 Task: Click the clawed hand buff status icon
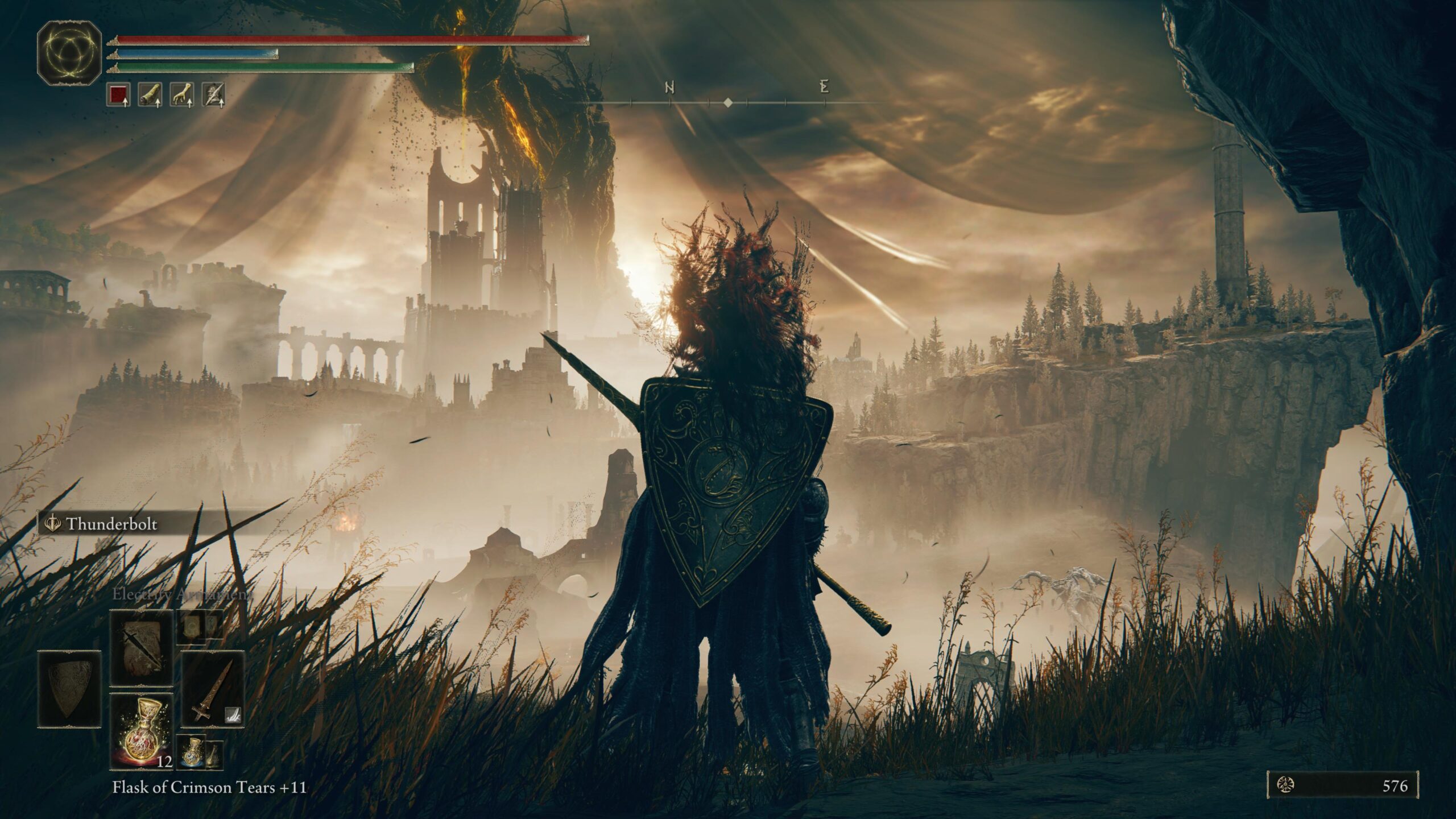181,94
